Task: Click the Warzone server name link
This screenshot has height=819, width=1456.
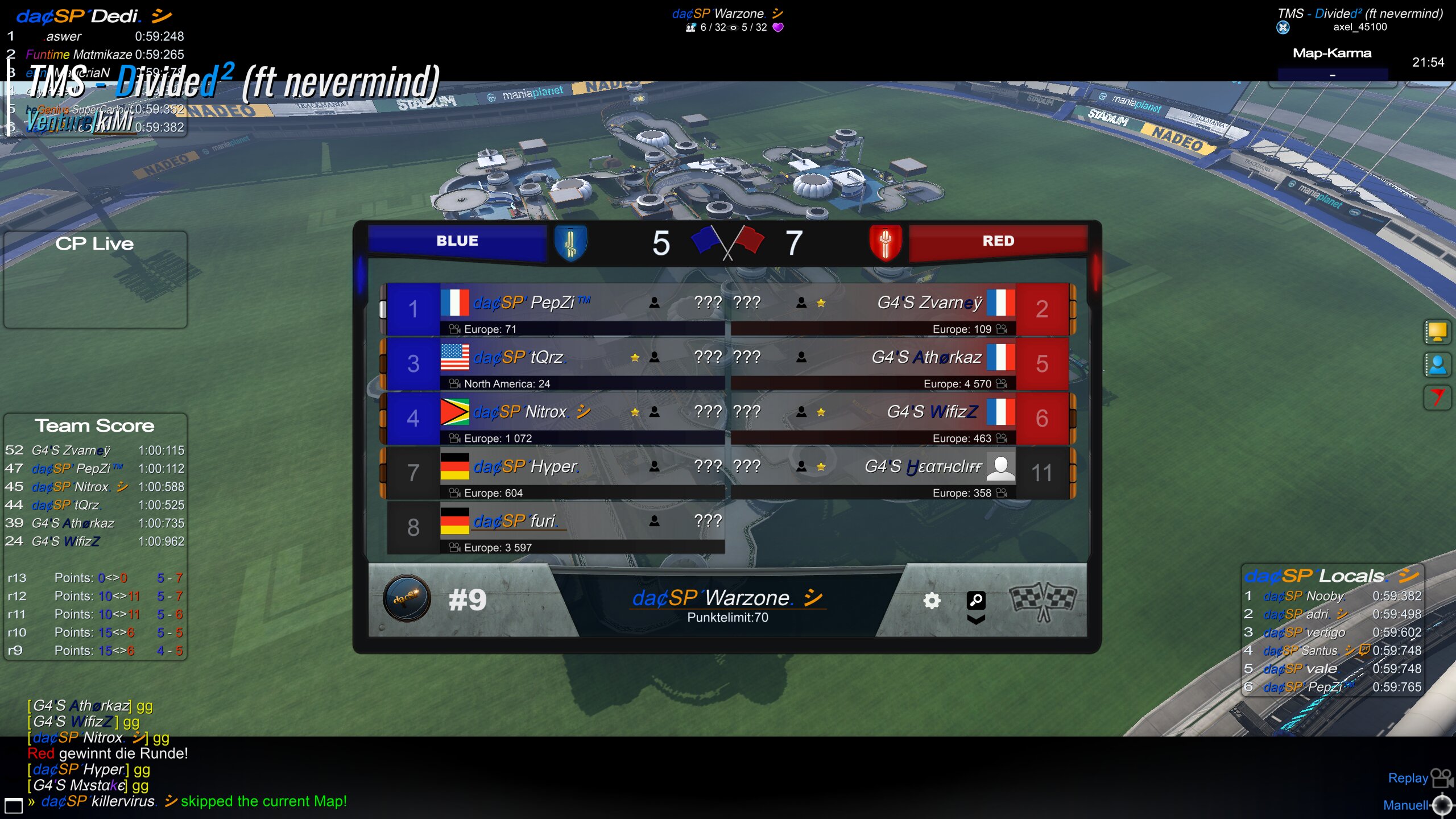Action: (x=727, y=598)
